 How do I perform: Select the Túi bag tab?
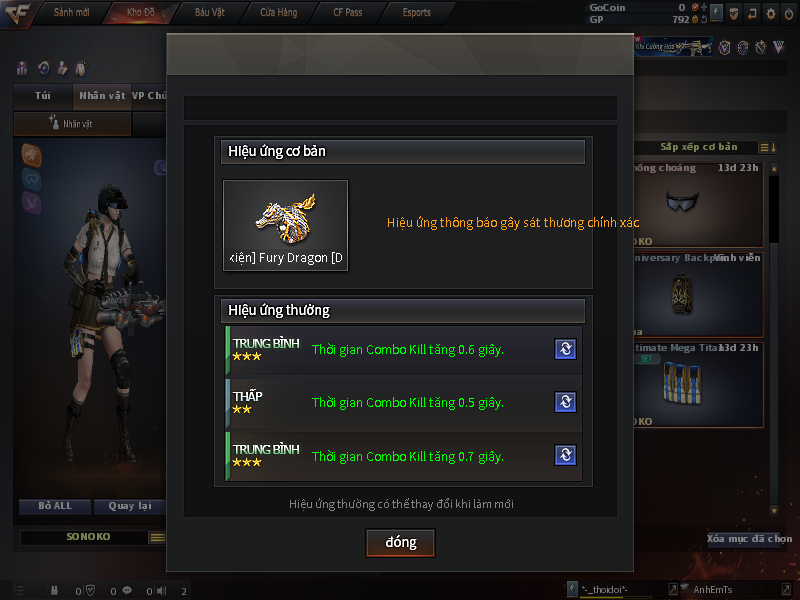[x=42, y=96]
